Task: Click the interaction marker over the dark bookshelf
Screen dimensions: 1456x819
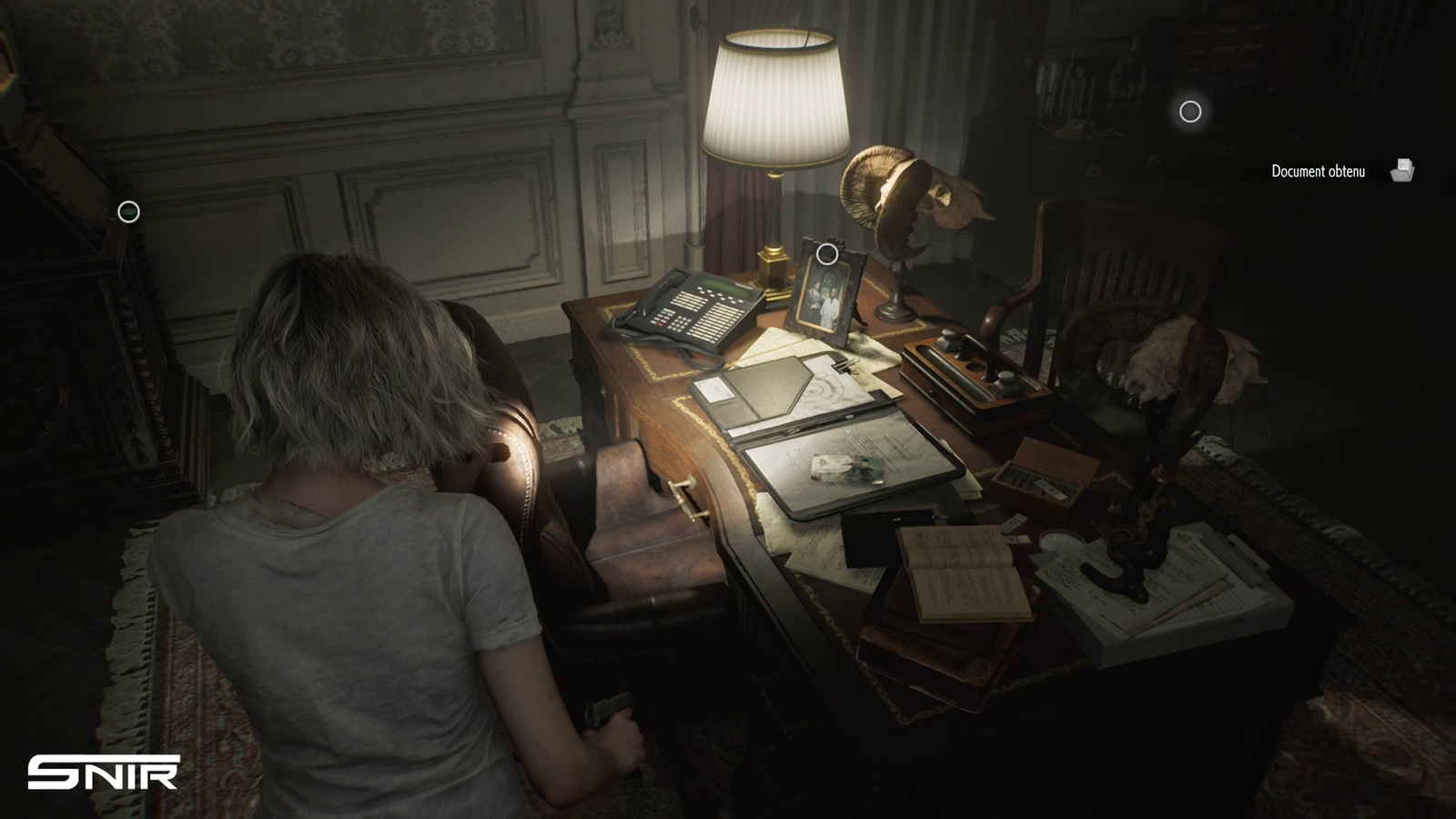Action: pos(1190,111)
